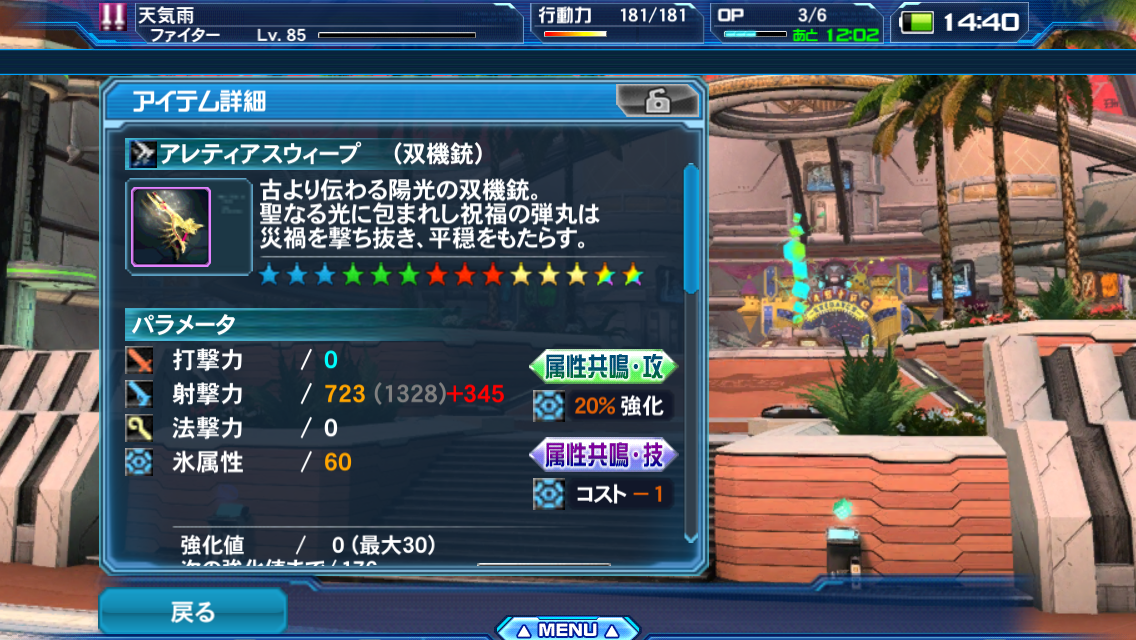Viewport: 1136px width, 640px height.
Task: Click the item detail panel scrollbar
Action: (690, 230)
